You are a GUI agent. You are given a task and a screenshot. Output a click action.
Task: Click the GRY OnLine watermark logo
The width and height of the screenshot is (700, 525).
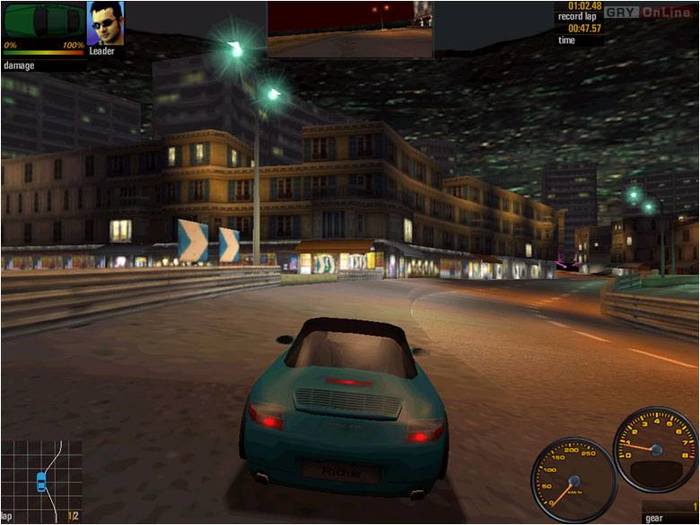pos(648,13)
